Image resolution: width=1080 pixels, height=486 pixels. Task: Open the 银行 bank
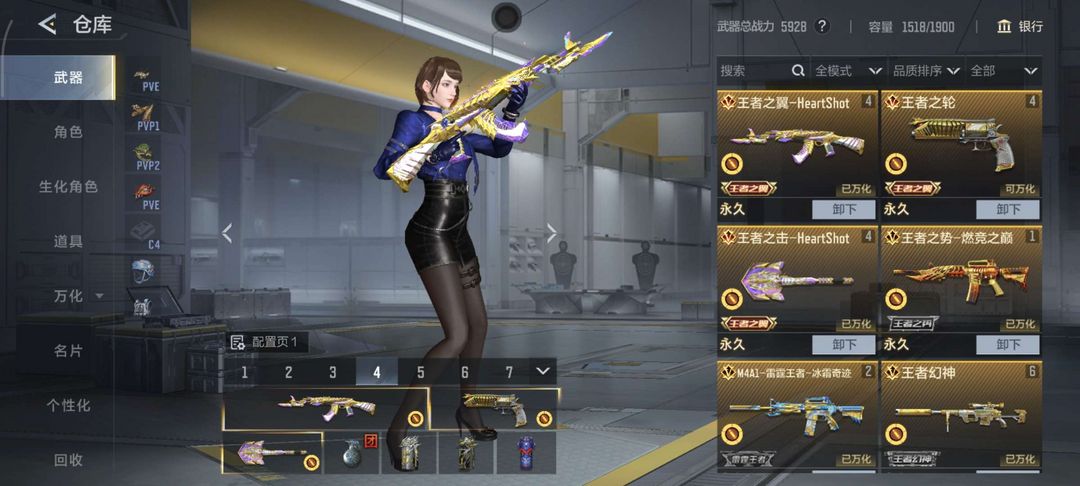click(x=1019, y=26)
